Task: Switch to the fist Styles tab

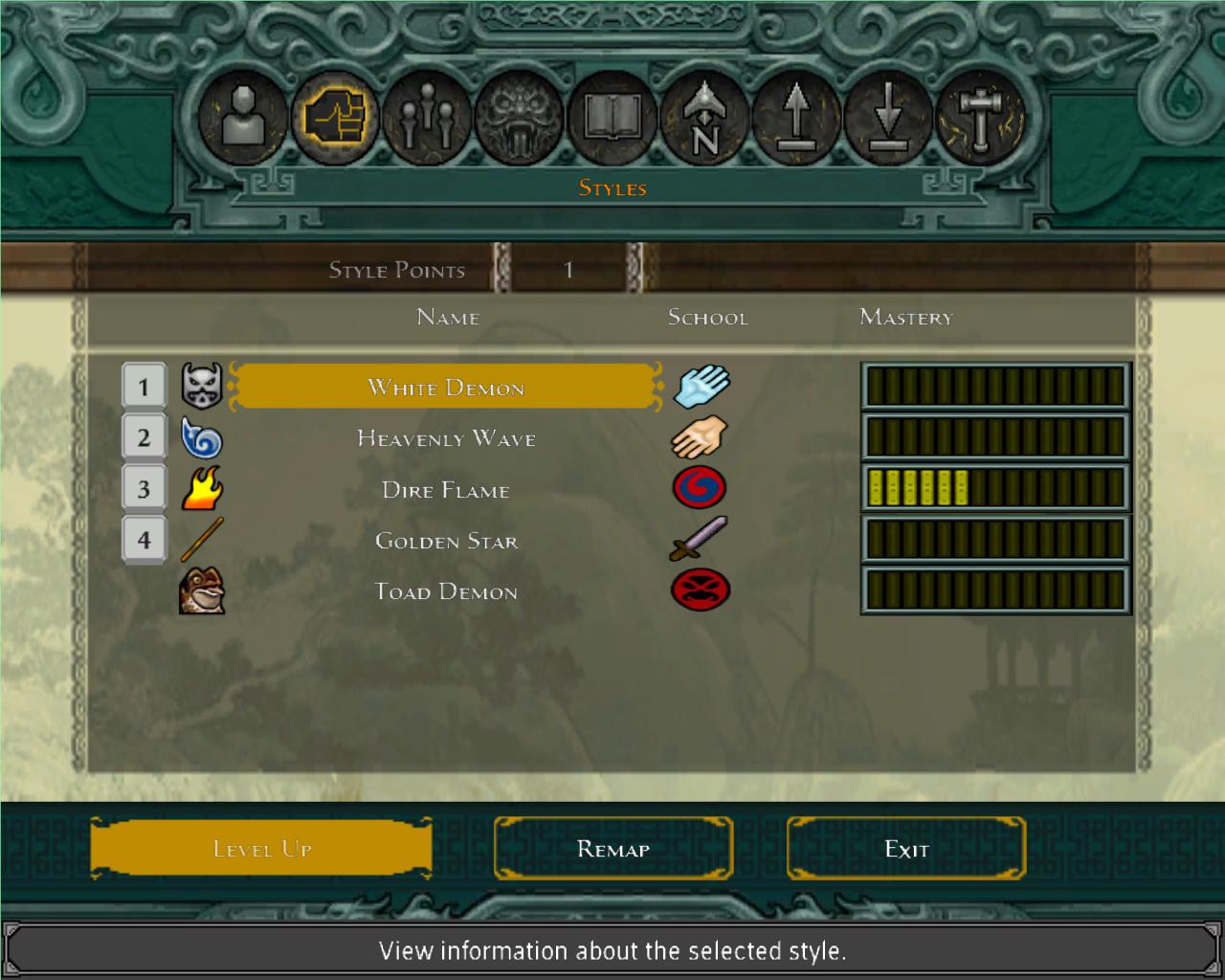Action: [335, 119]
